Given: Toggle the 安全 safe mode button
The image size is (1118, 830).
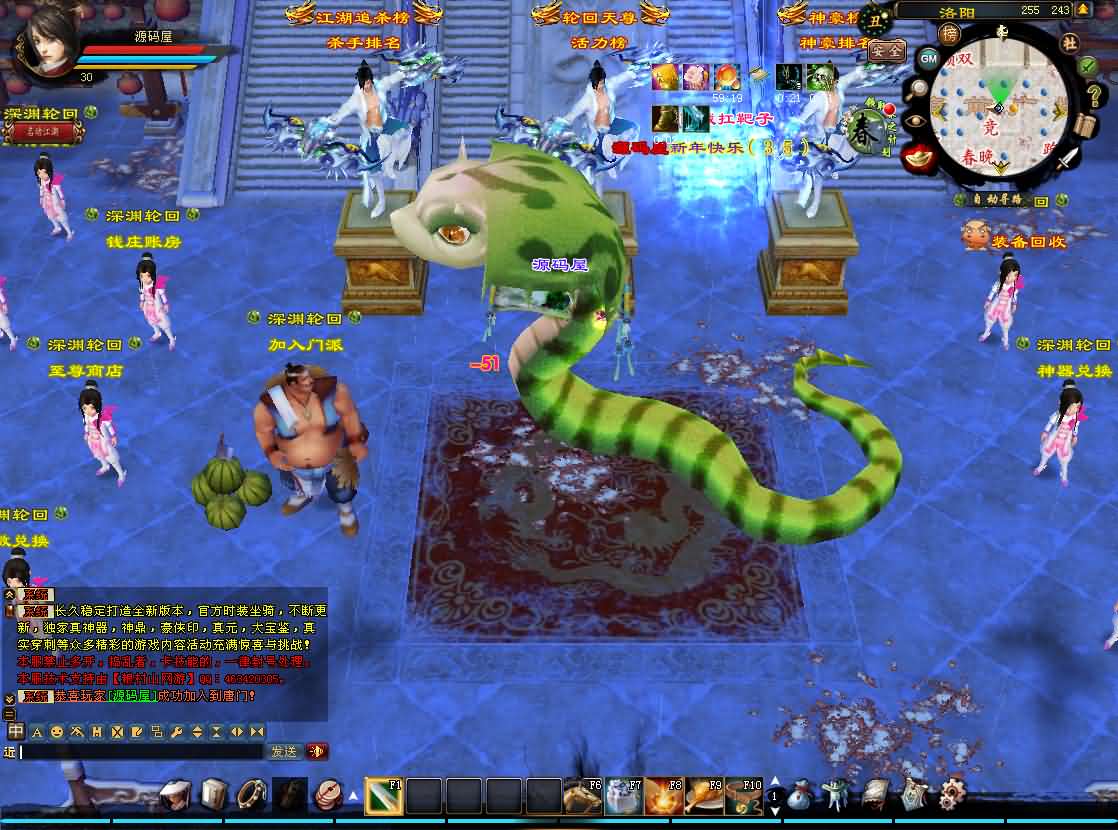Looking at the screenshot, I should click(885, 48).
